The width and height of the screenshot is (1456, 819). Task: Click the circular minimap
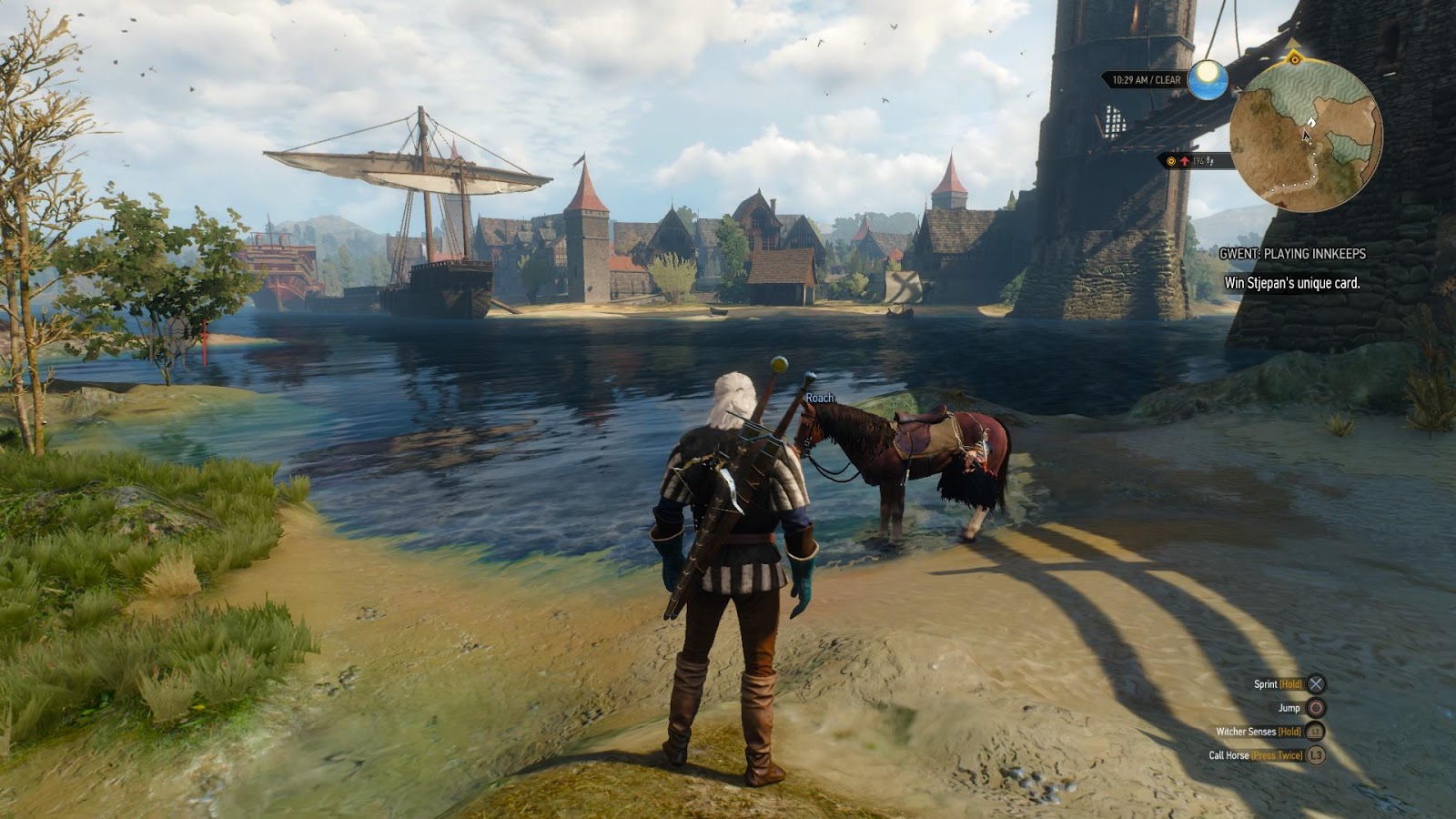(1306, 136)
